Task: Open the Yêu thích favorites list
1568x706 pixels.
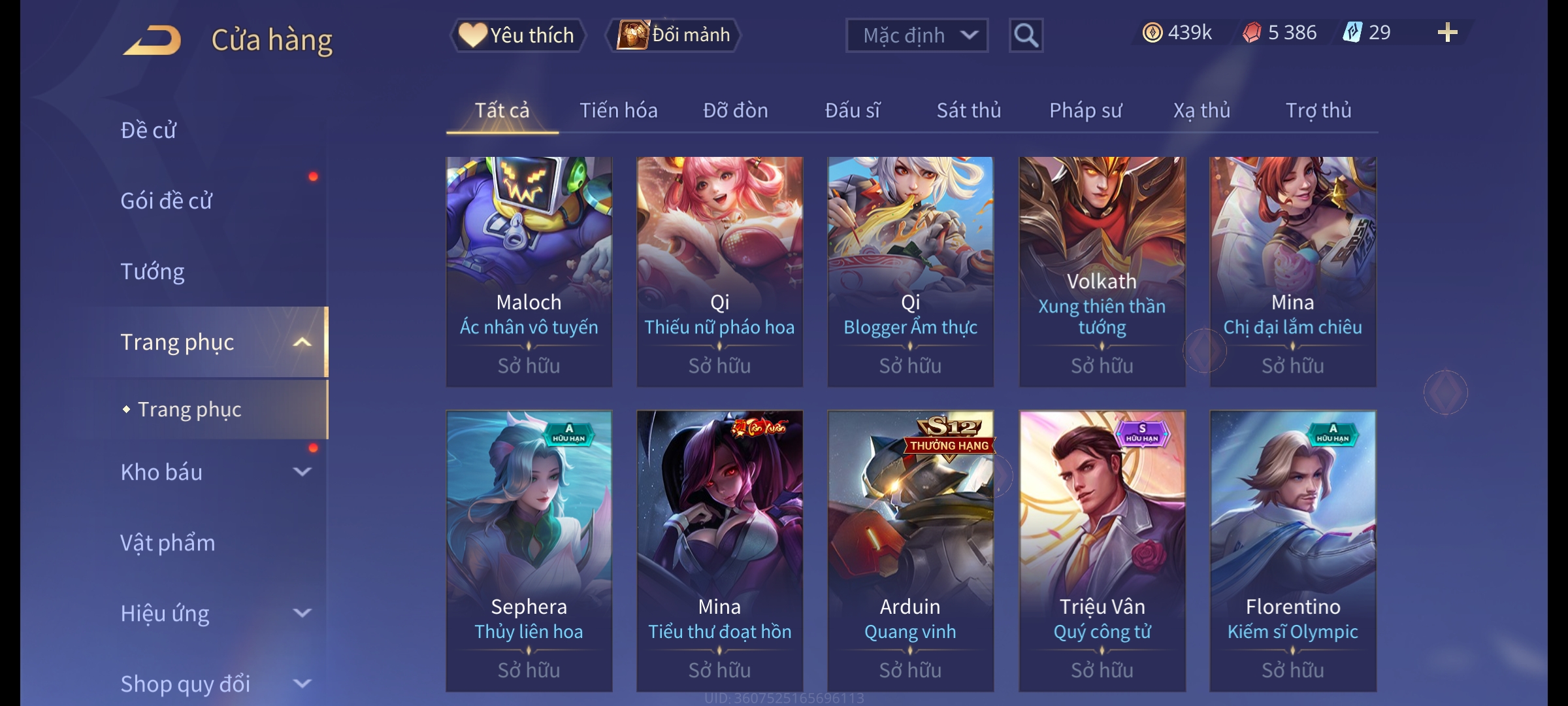Action: tap(517, 35)
